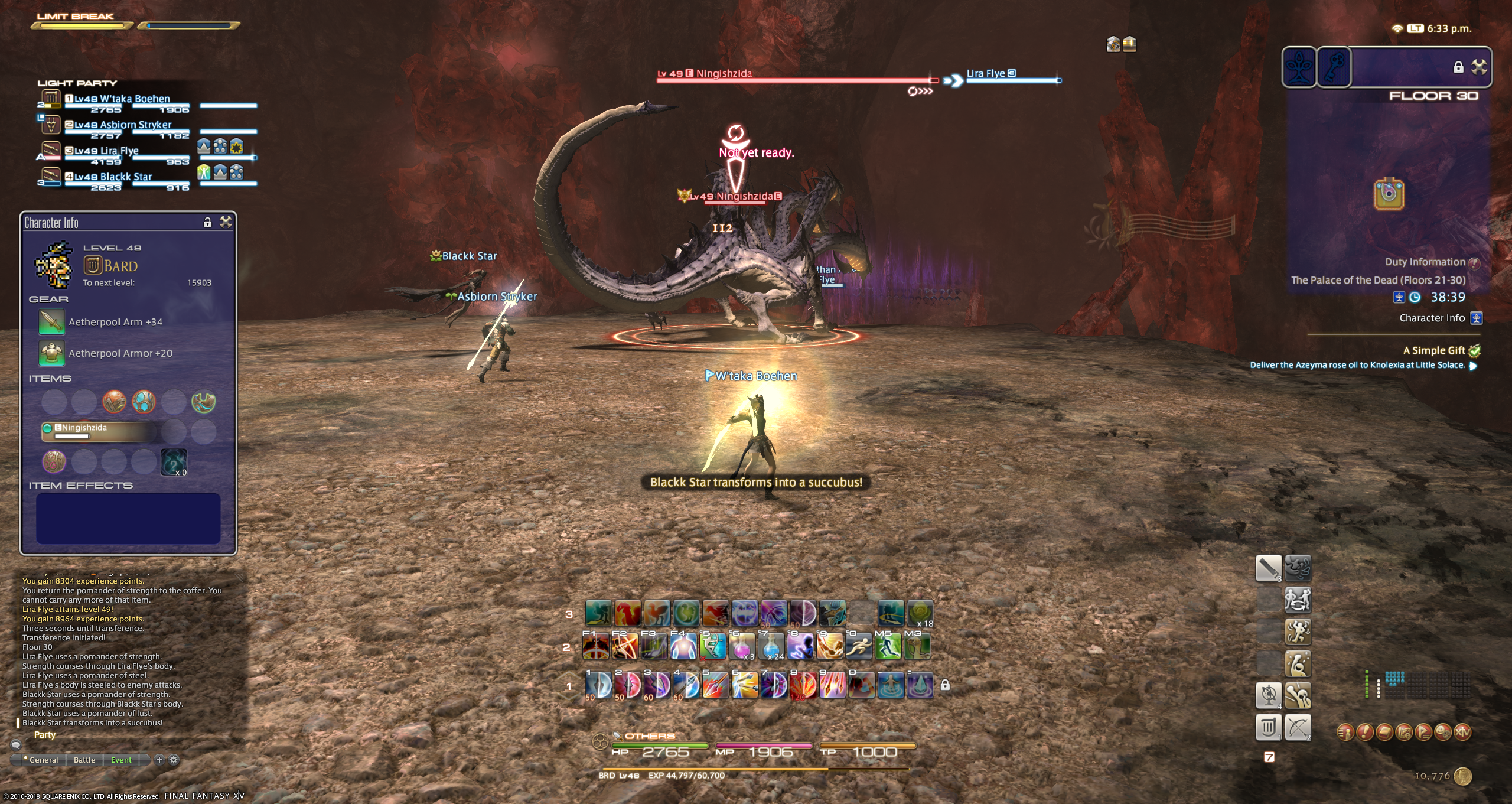Select the Aetherpool Armor +20 gear icon

51,353
